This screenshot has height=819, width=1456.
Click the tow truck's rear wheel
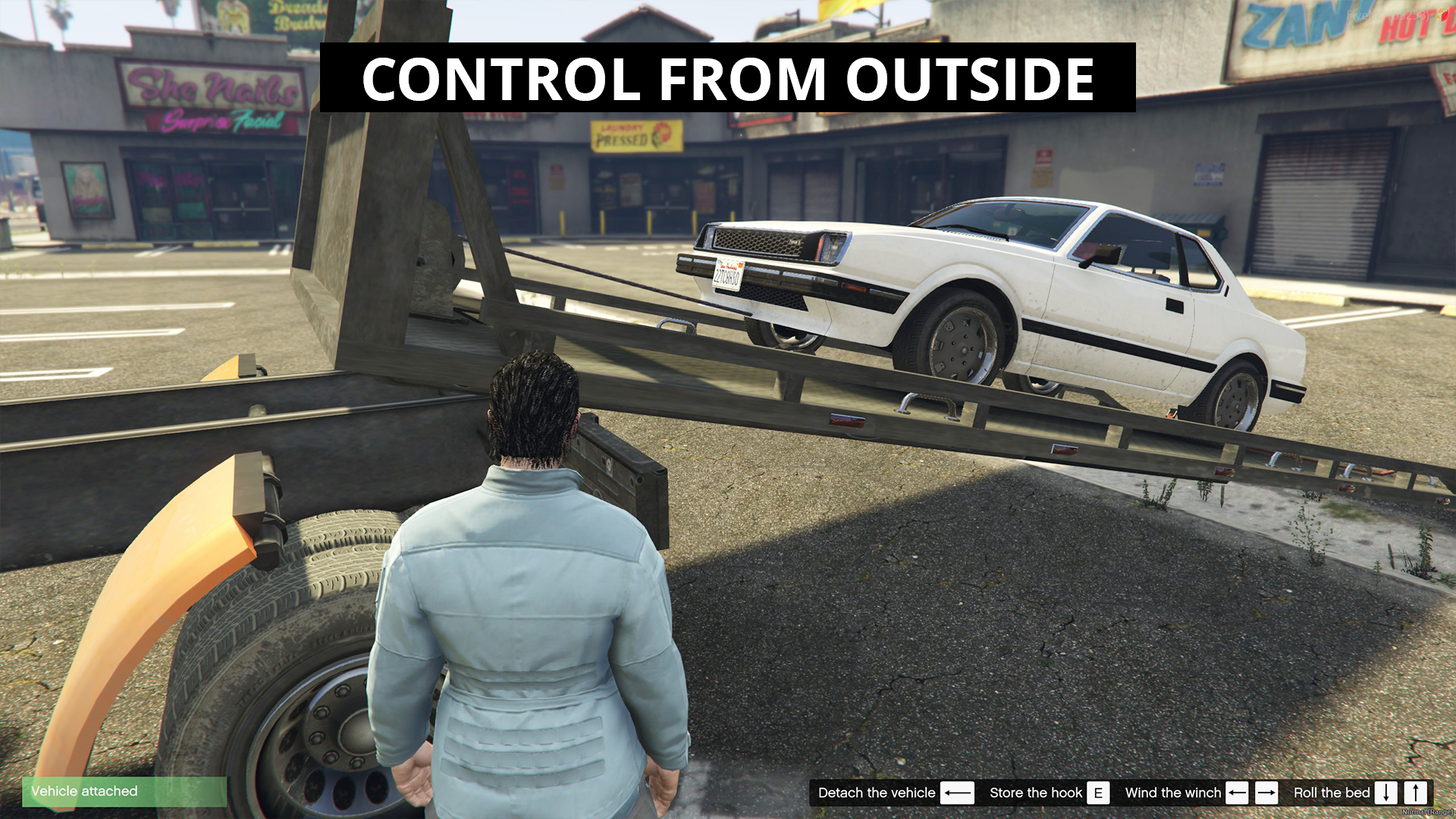point(303,667)
